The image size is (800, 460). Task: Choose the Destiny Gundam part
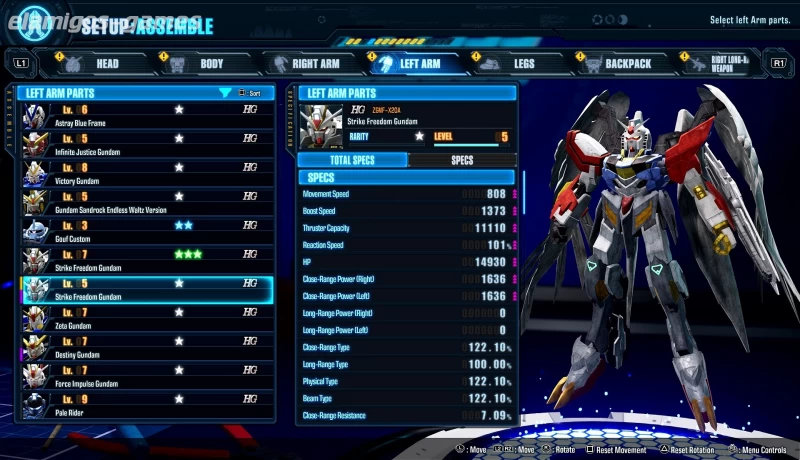145,347
